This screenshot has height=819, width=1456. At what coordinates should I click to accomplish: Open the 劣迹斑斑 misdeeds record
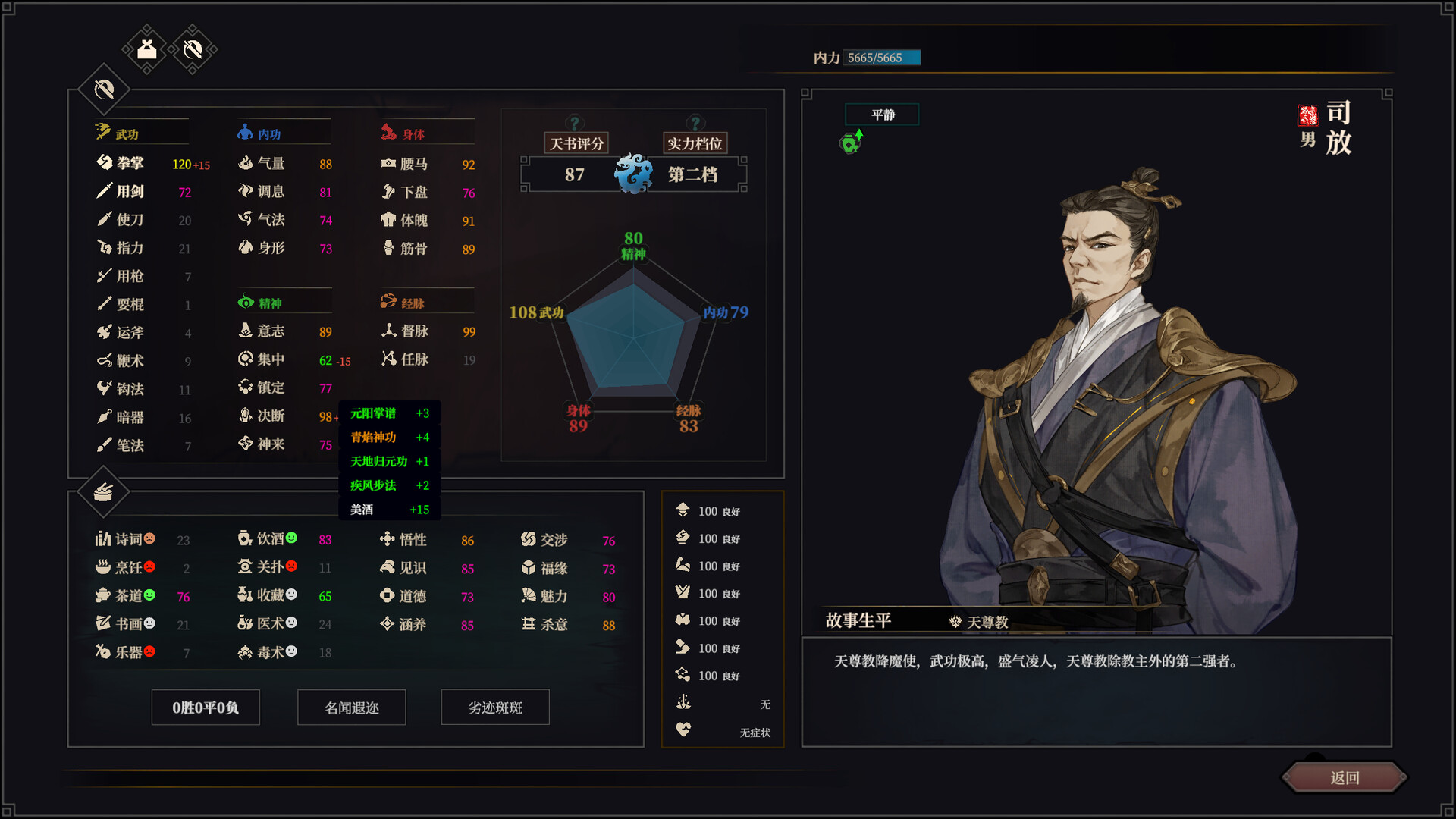495,707
